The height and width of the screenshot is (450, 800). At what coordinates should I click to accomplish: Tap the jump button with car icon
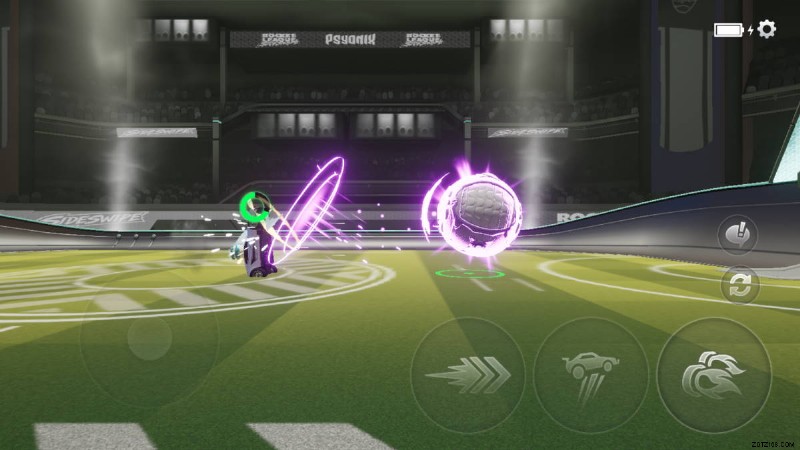tap(591, 375)
